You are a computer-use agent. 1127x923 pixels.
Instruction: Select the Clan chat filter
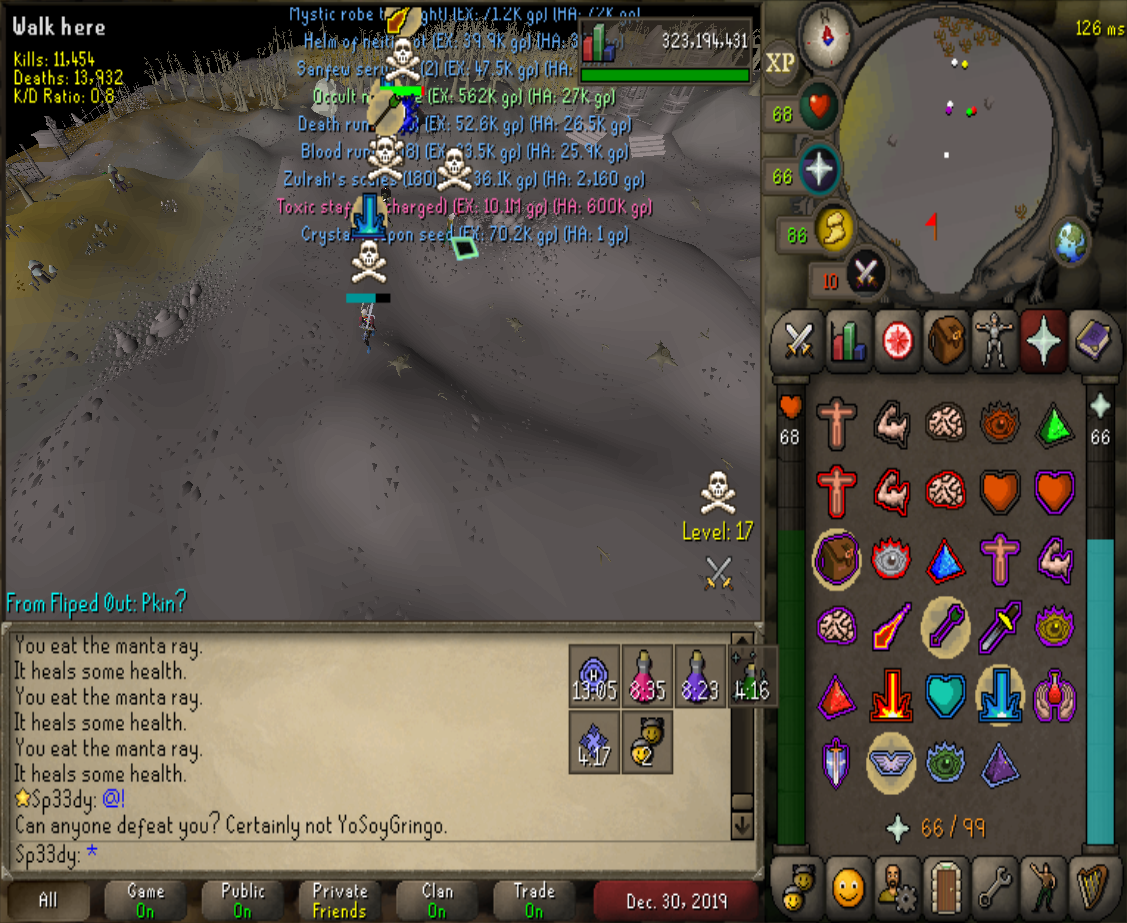point(437,900)
